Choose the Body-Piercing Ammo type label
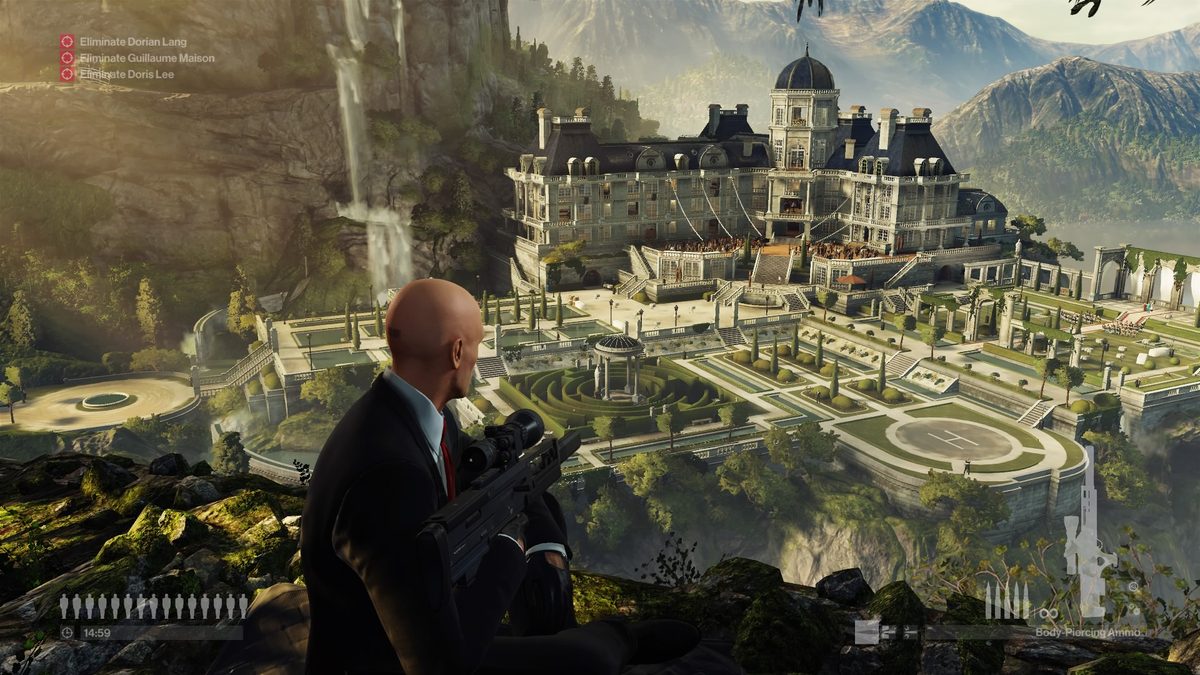 1088,633
